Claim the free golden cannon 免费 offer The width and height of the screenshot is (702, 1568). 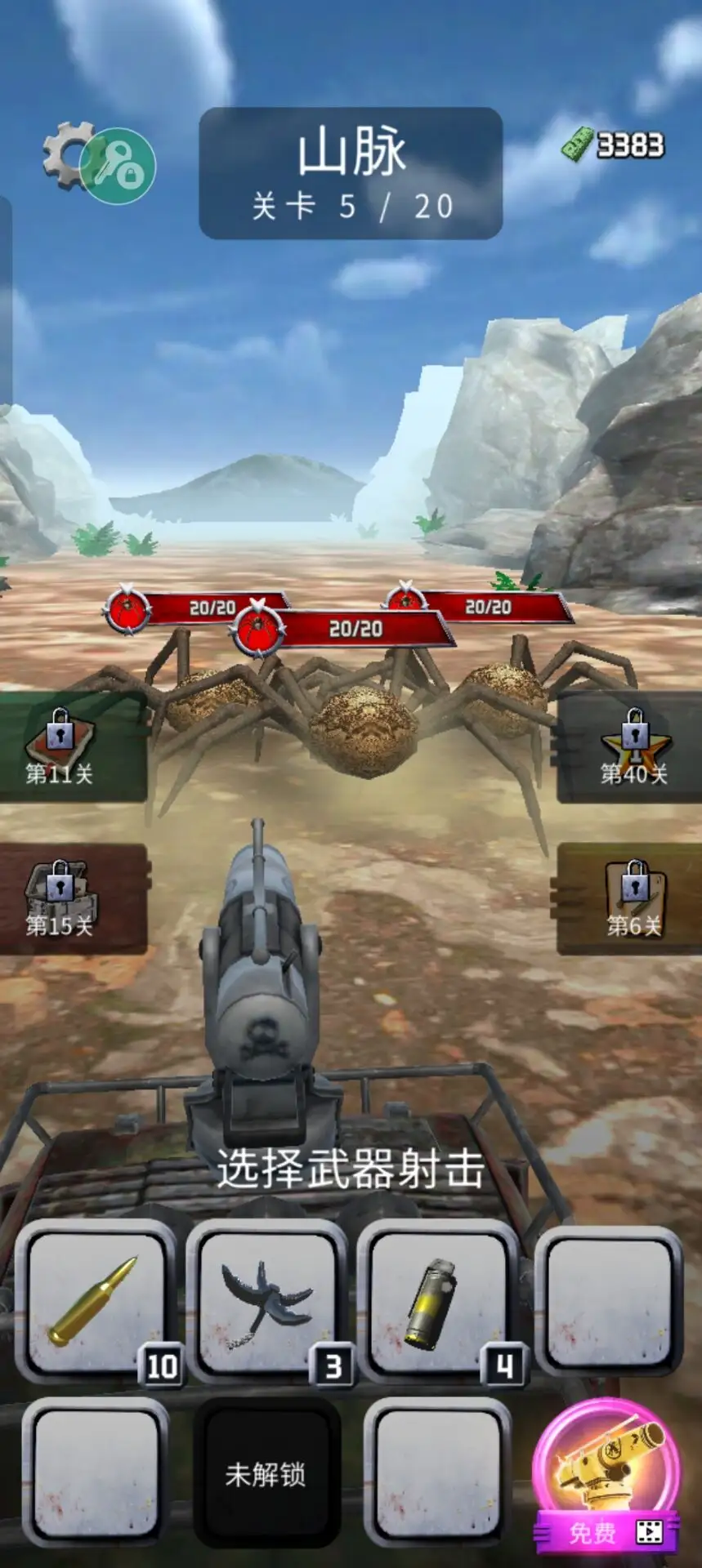pyautogui.click(x=606, y=1477)
